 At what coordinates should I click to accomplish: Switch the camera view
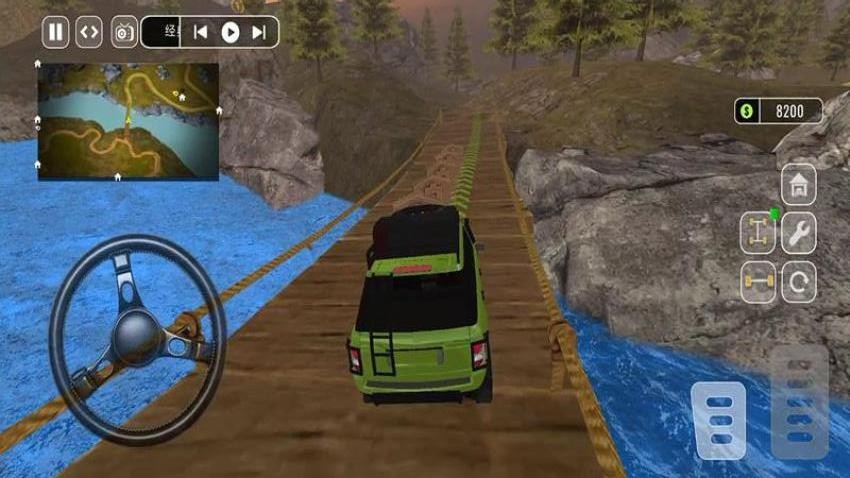(x=124, y=32)
